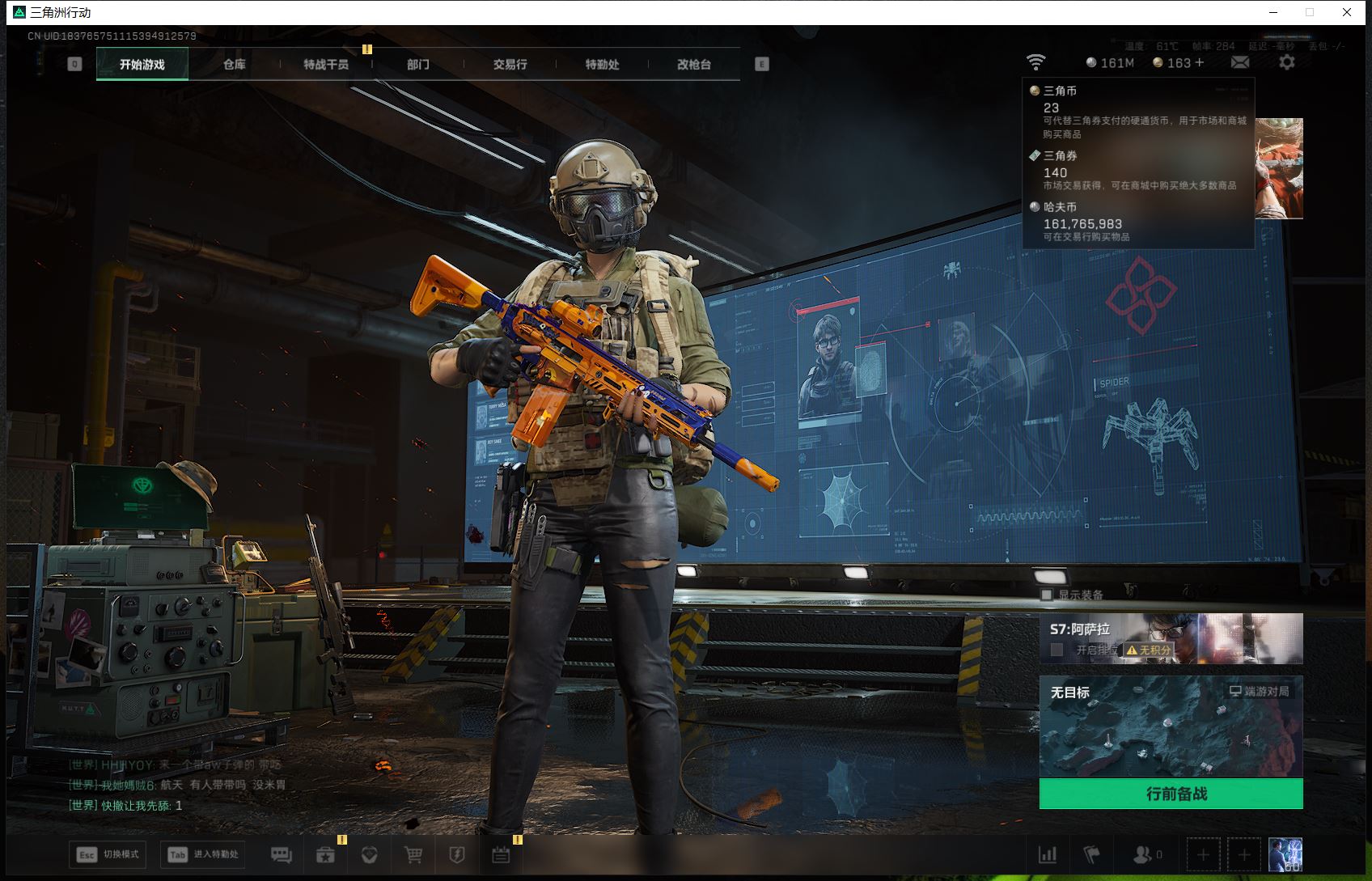1372x881 pixels.
Task: Select the 特勤处 tab
Action: point(603,65)
